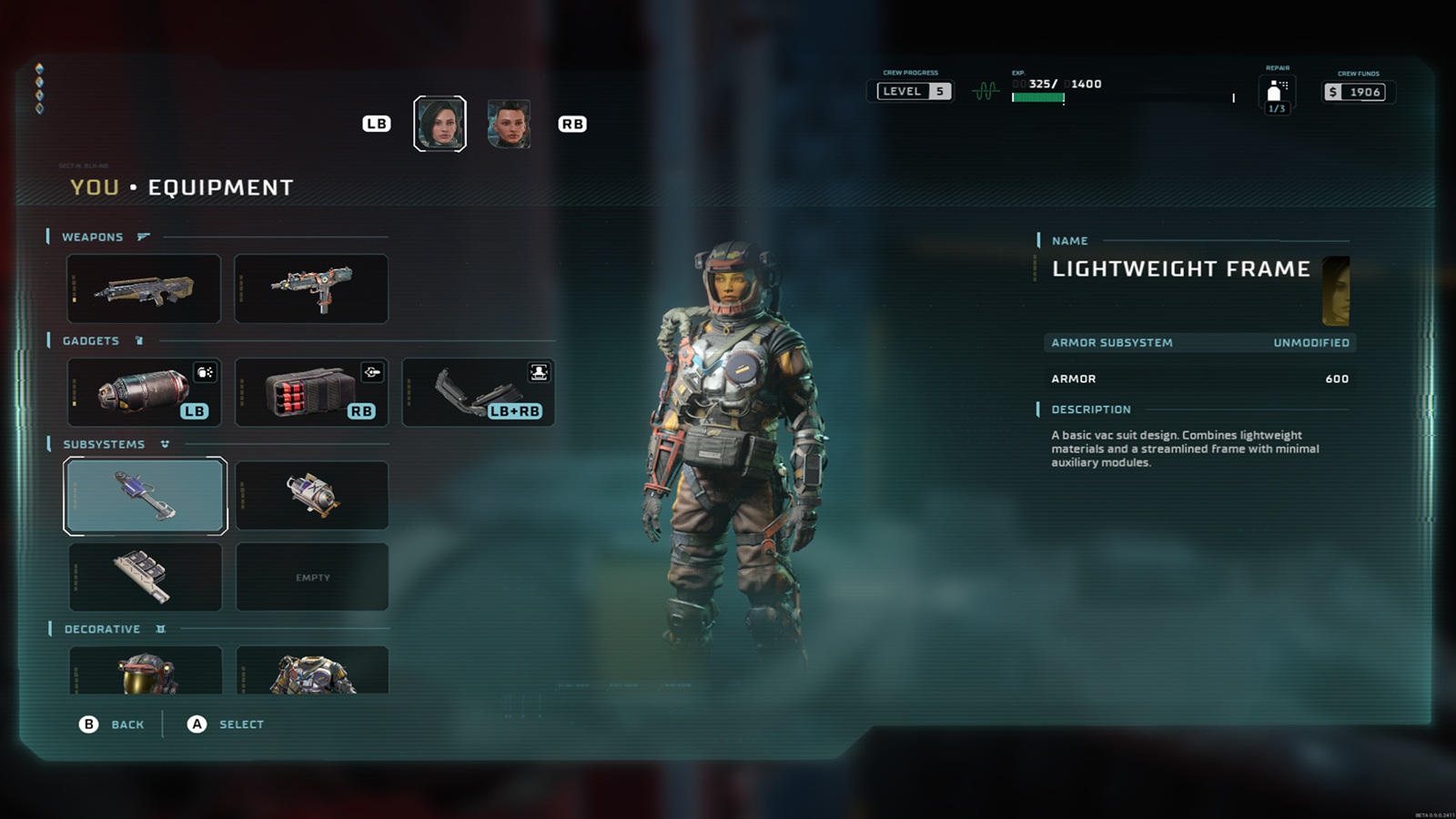Select the assault rifle weapon slot
Viewport: 1456px width, 819px height.
[x=144, y=288]
